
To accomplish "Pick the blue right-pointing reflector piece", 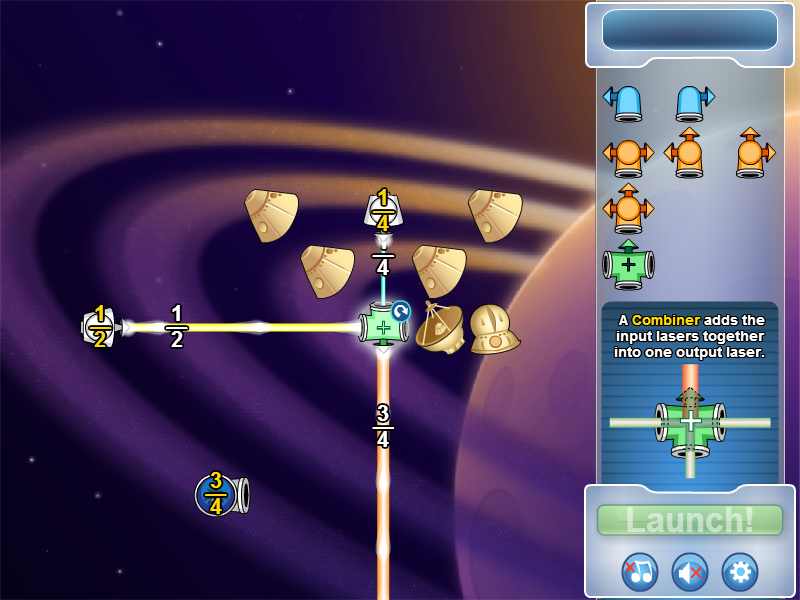I will pos(693,100).
